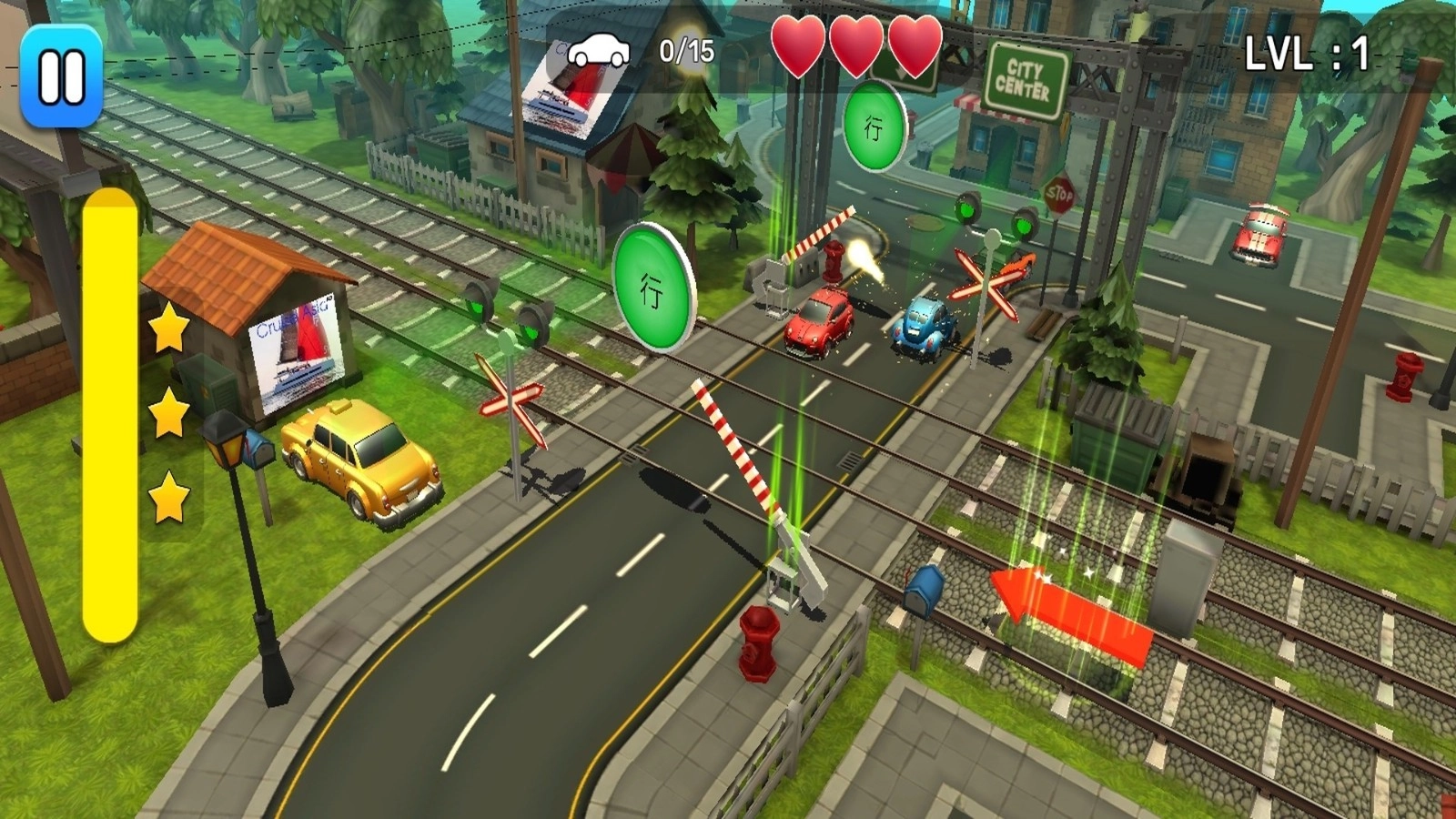Pause the game with the blue button
This screenshot has width=1456, height=819.
[x=61, y=76]
